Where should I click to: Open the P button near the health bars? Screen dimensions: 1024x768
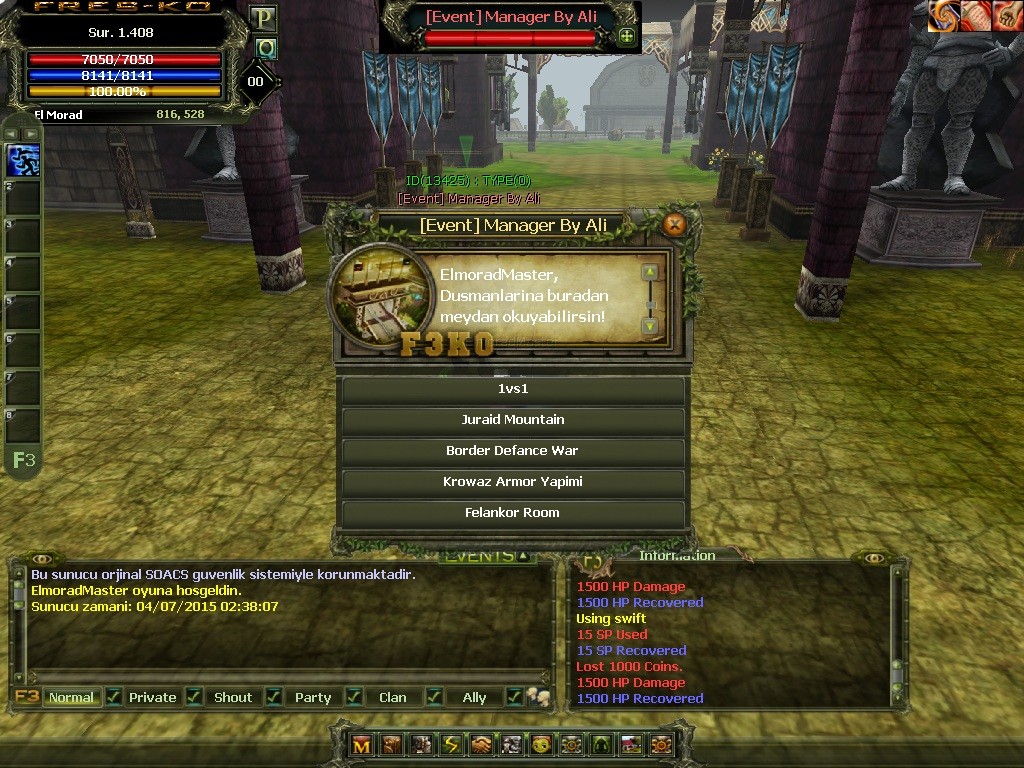click(263, 18)
